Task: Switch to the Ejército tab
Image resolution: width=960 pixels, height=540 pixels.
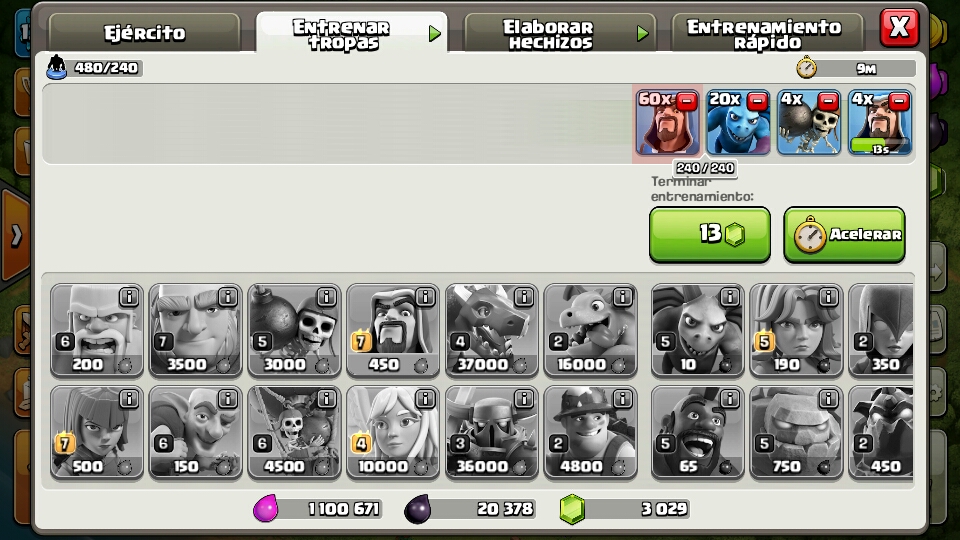Action: 146,33
